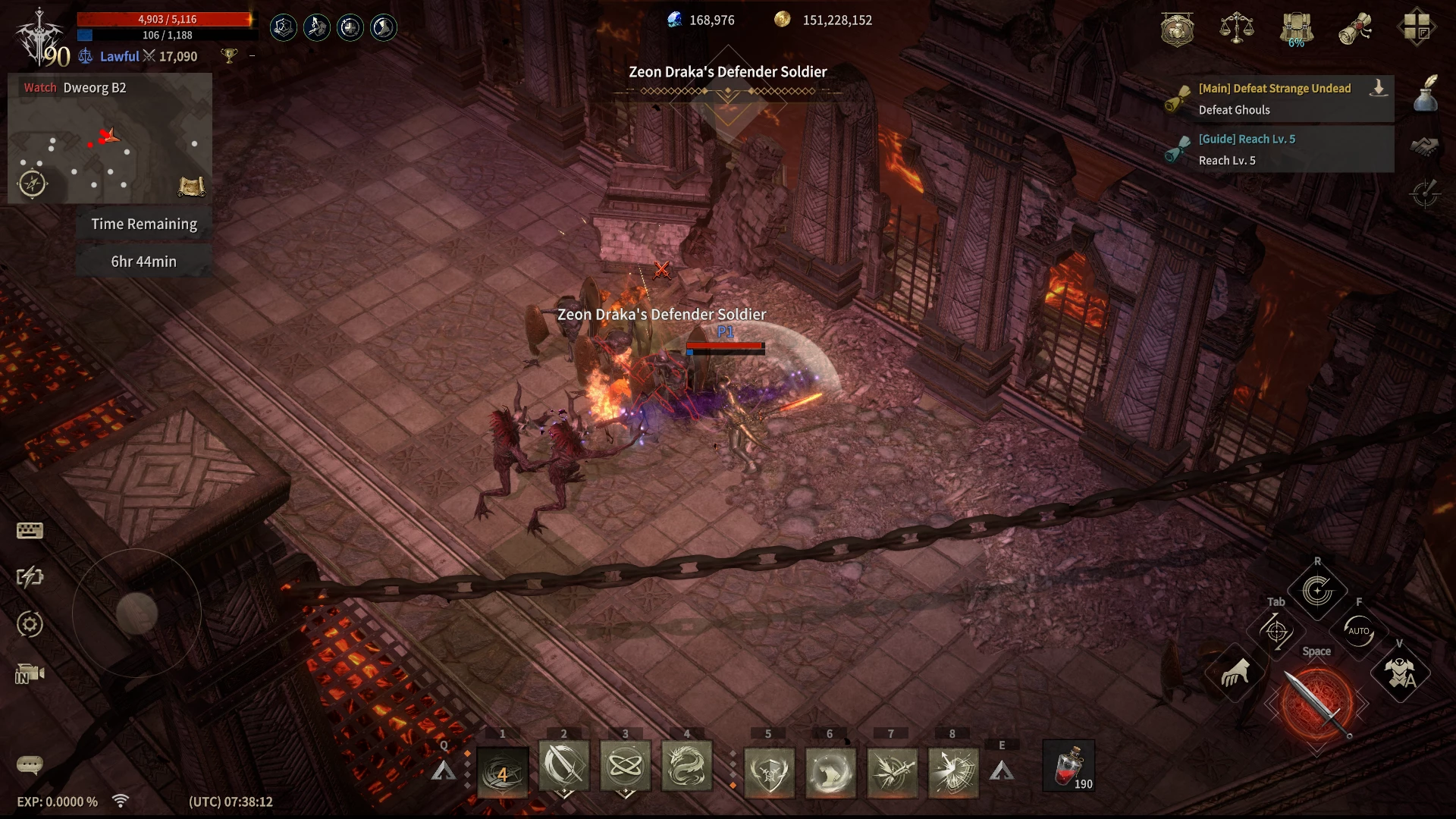Open the backpack inventory

[x=1297, y=29]
